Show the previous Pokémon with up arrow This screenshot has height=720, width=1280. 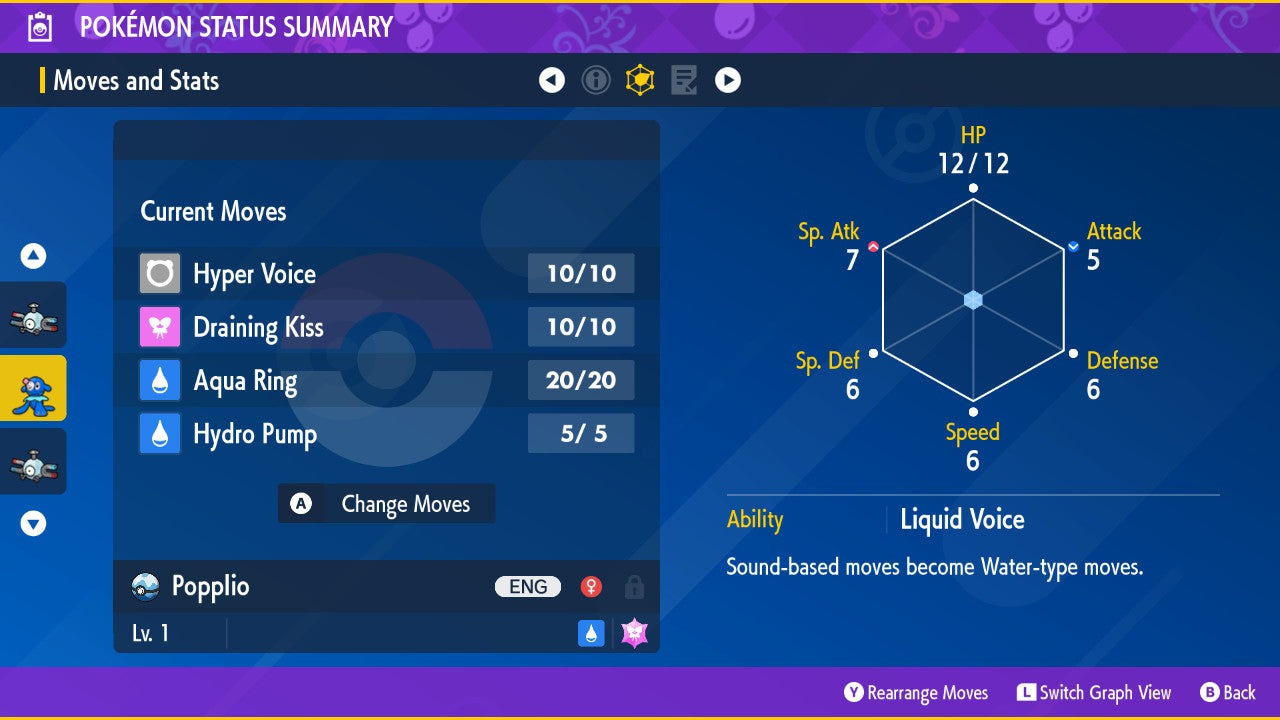tap(33, 257)
